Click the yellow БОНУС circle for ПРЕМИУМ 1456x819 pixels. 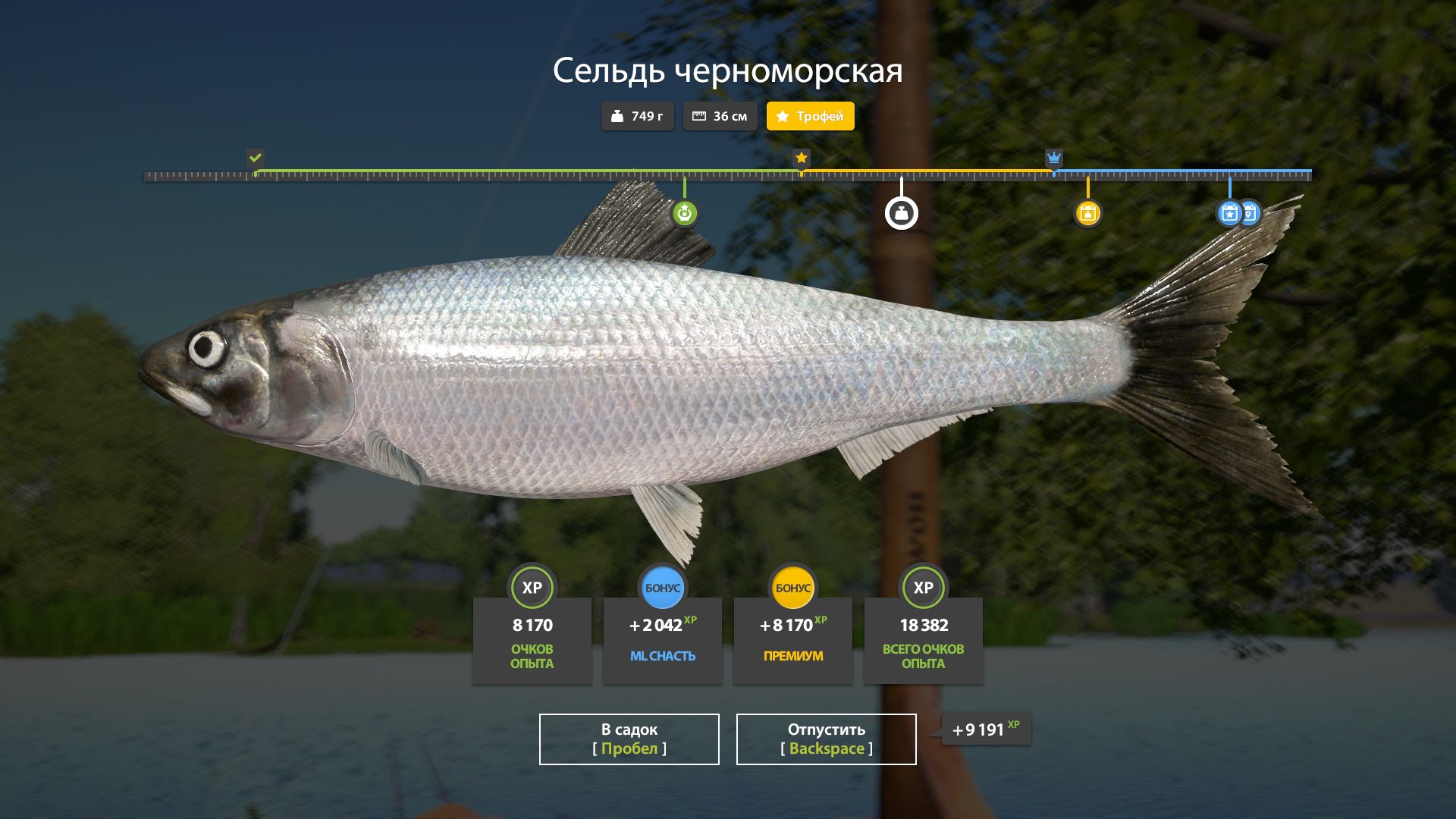792,588
